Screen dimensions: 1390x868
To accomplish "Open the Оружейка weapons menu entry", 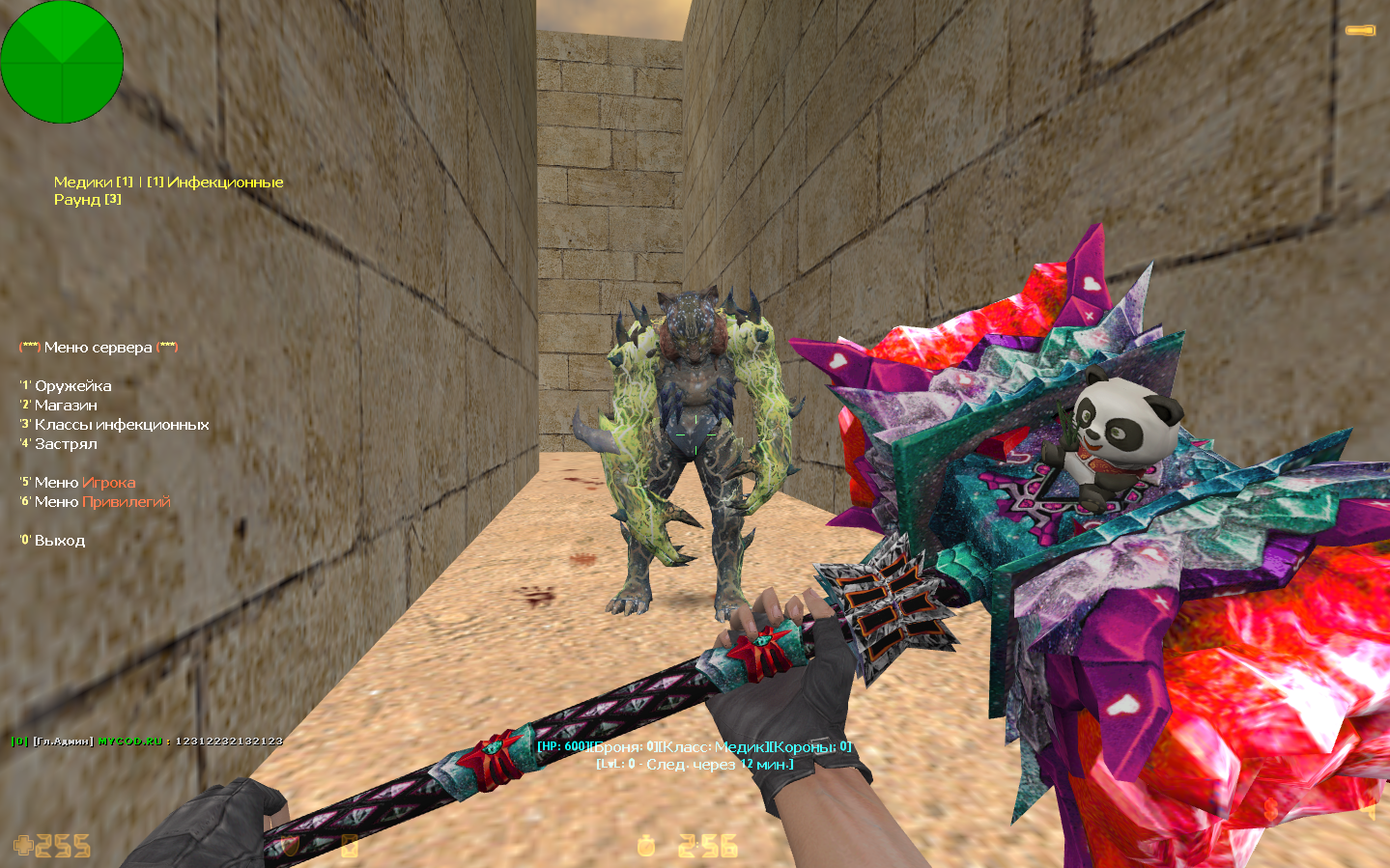I will point(72,386).
